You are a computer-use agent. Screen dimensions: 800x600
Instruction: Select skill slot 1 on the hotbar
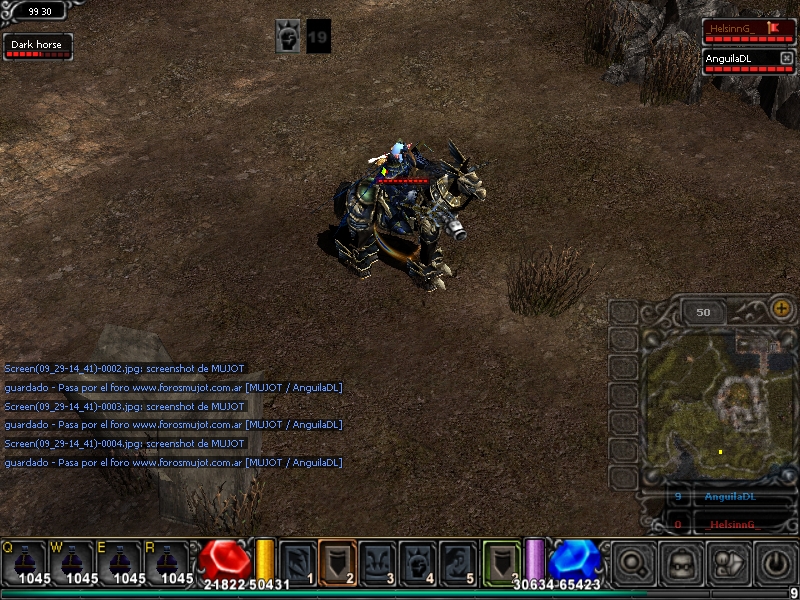298,561
